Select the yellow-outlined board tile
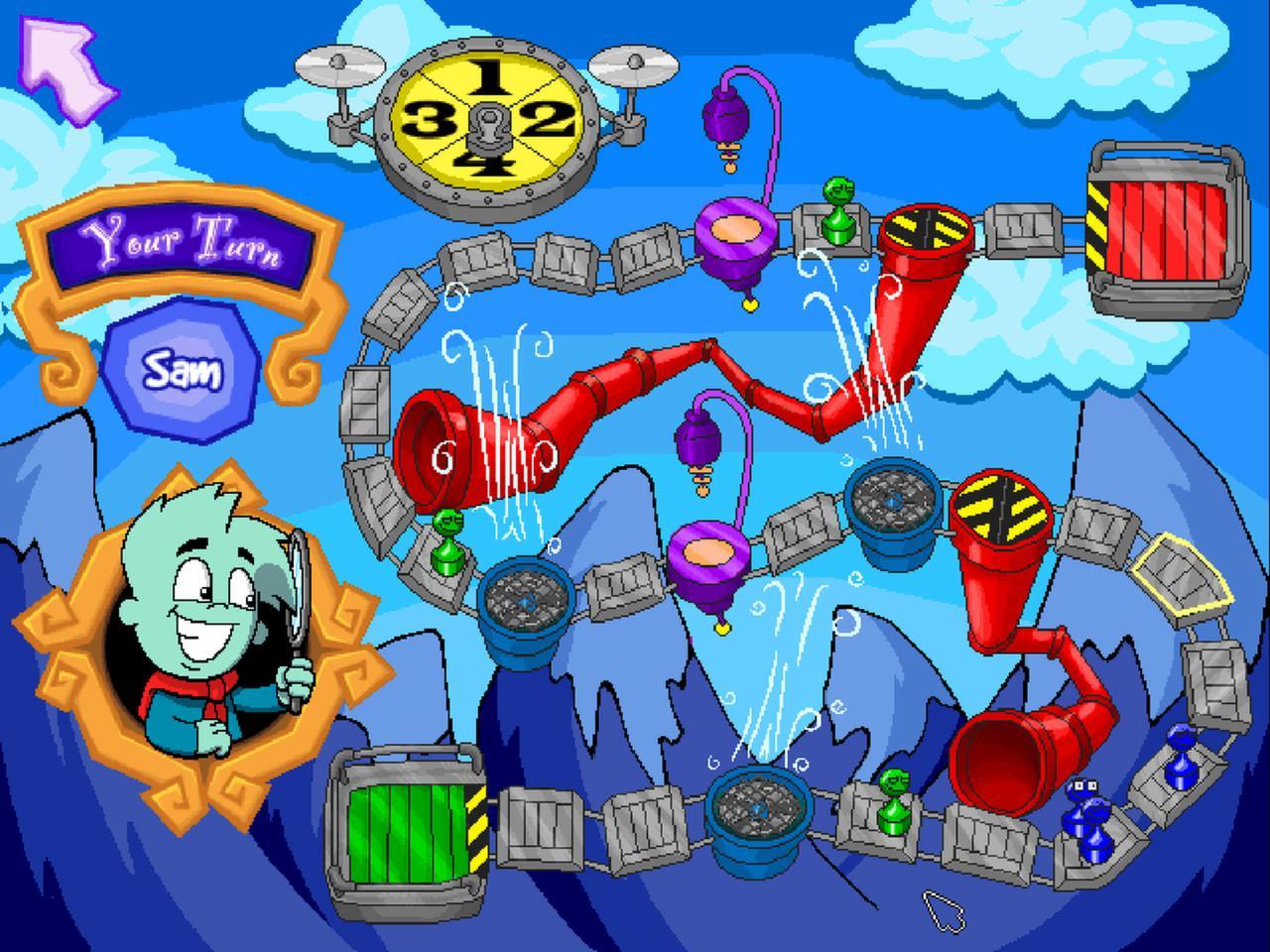1270x952 pixels. pos(1181,577)
